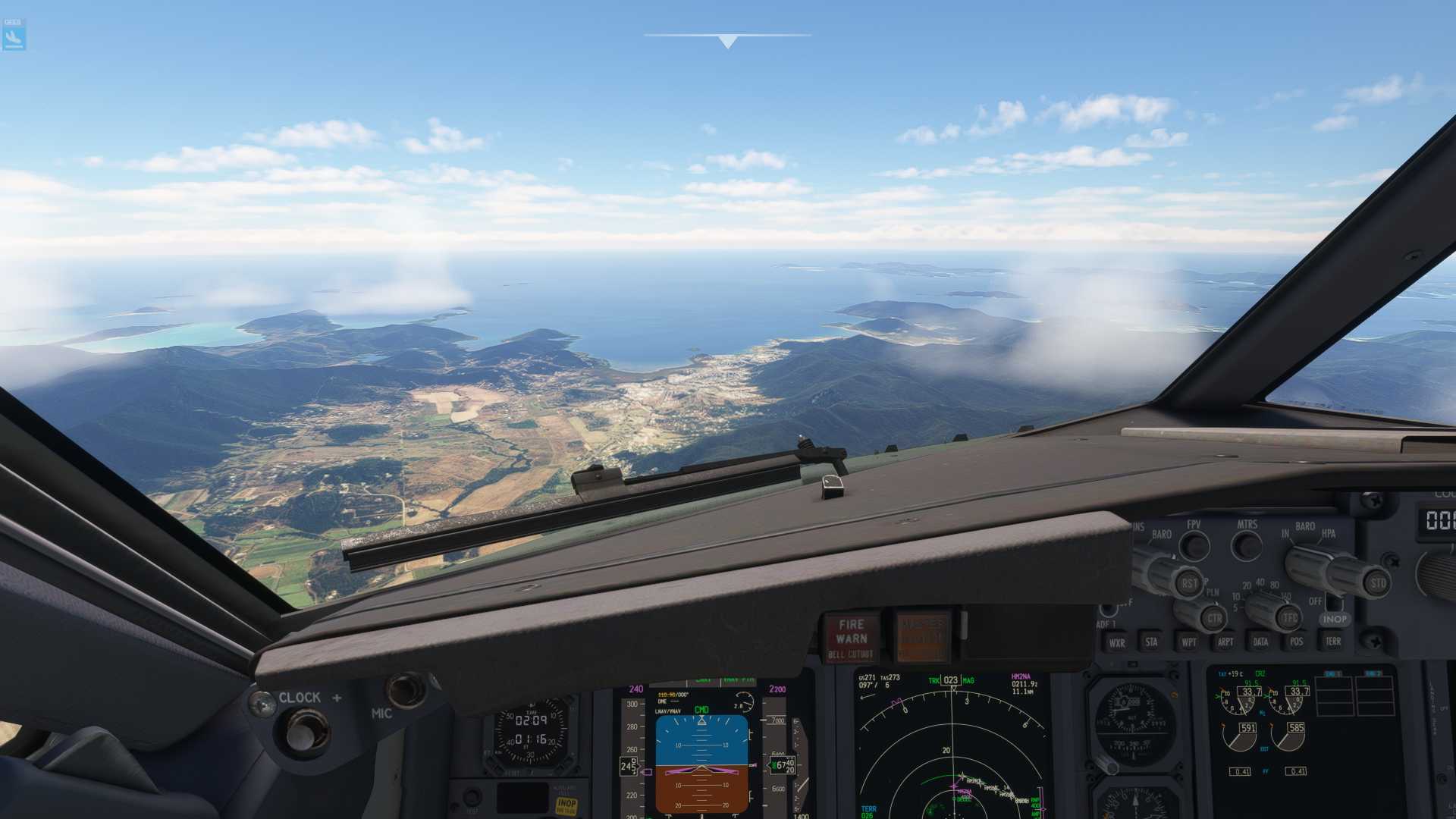Toggle the STA stations map button
Screen dimensions: 1456x819
point(1151,642)
